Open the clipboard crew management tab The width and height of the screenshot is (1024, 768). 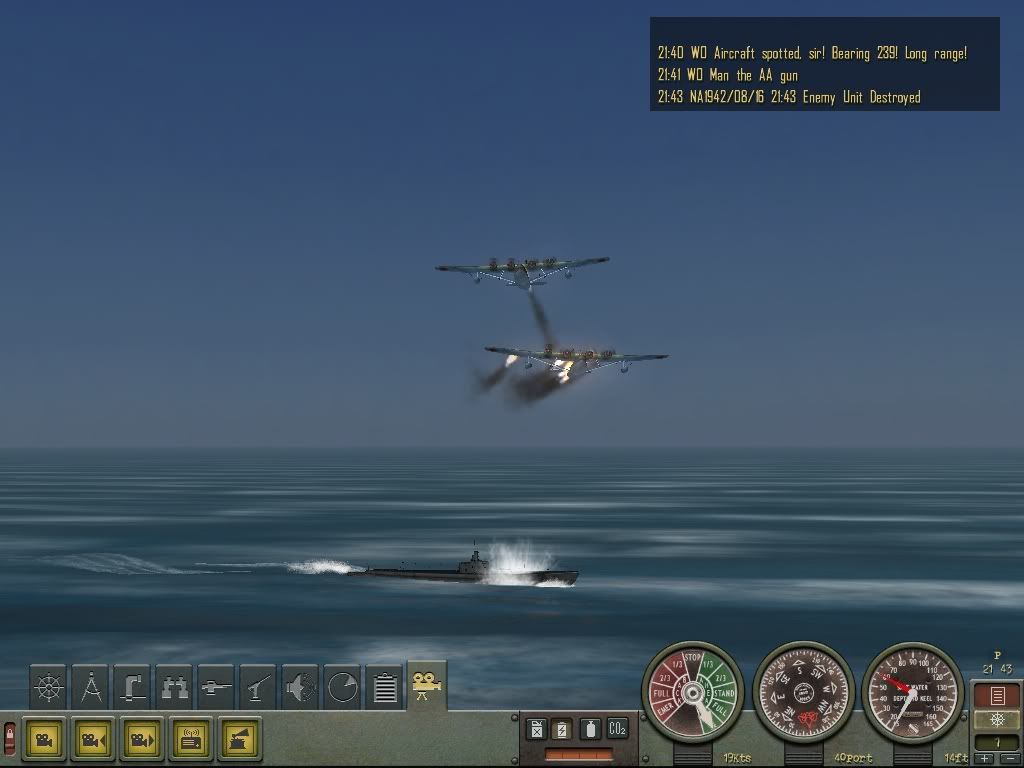pyautogui.click(x=385, y=688)
